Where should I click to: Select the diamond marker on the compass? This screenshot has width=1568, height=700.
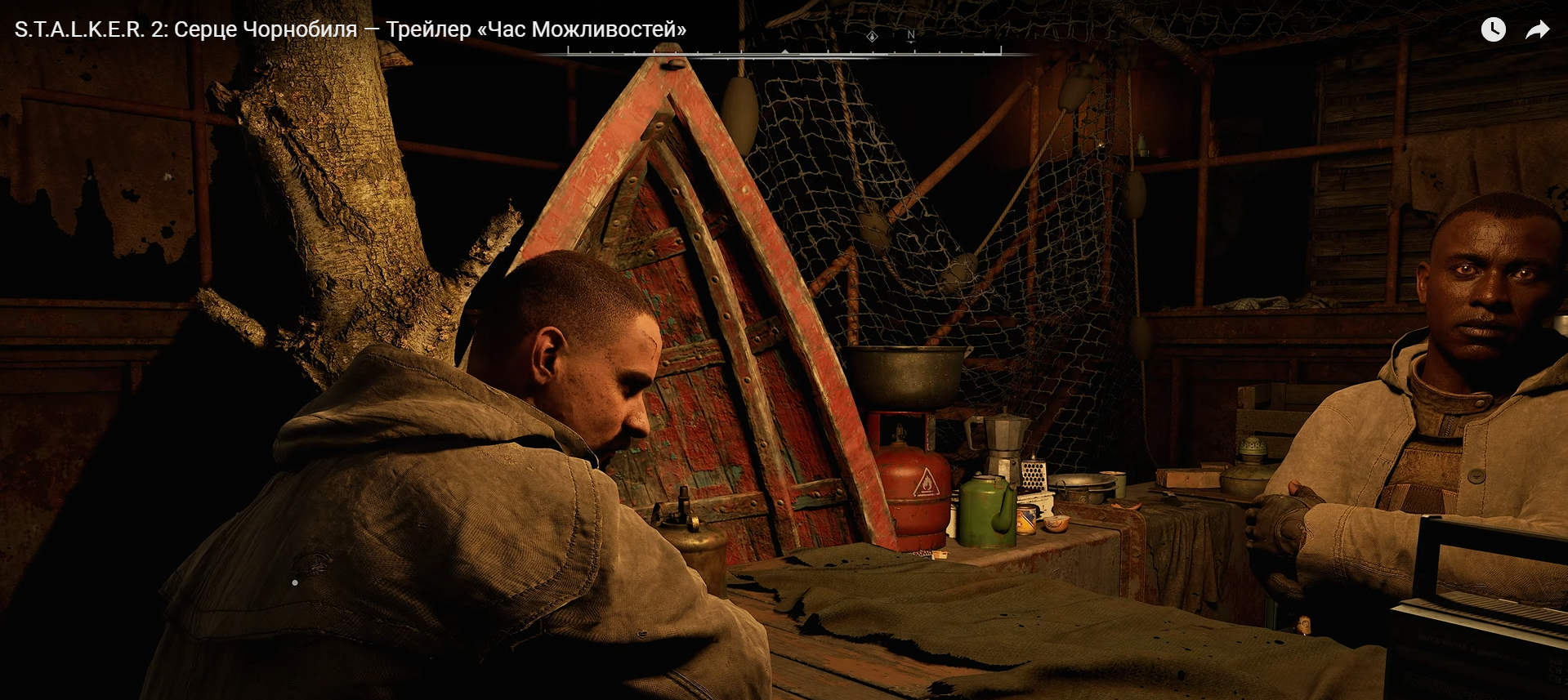pos(872,37)
